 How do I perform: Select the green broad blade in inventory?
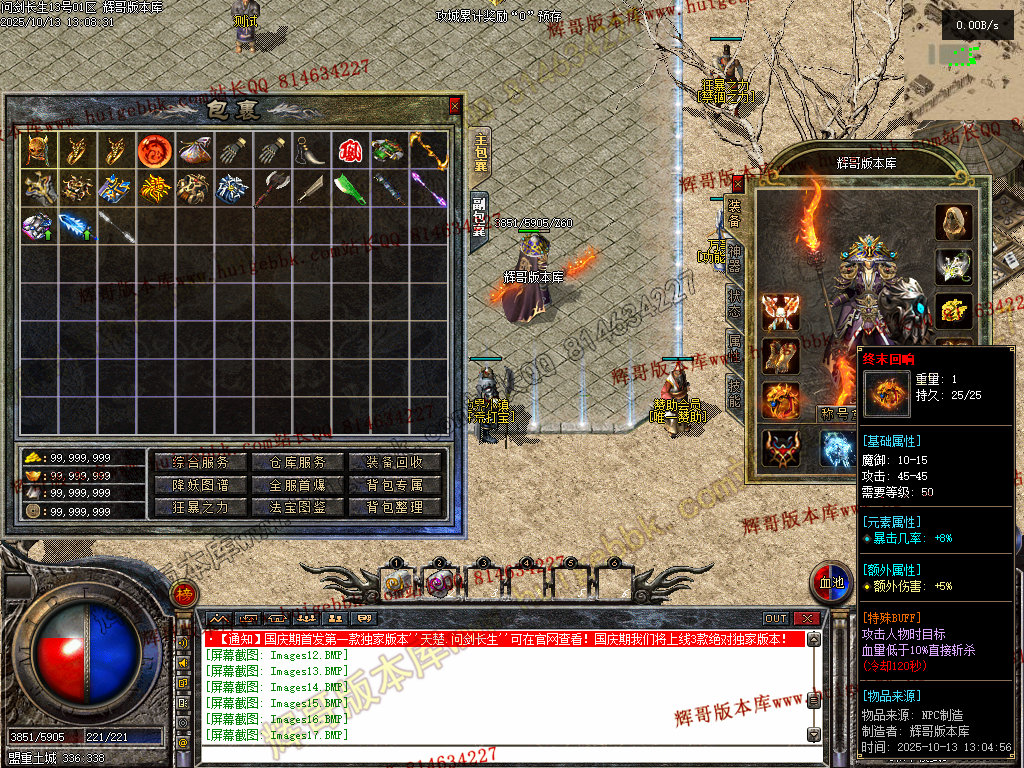pos(350,188)
